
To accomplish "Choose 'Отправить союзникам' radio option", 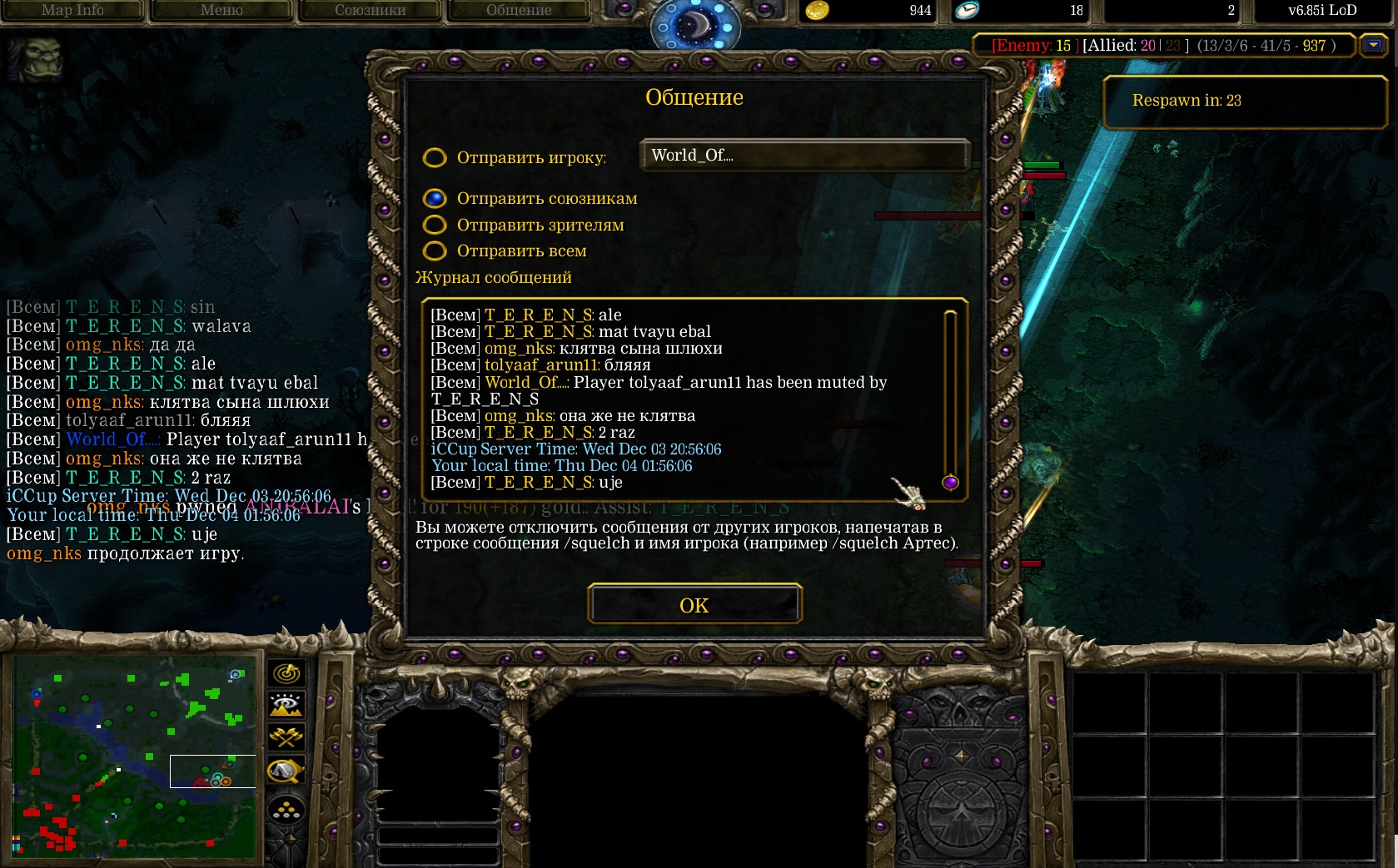I will click(435, 198).
